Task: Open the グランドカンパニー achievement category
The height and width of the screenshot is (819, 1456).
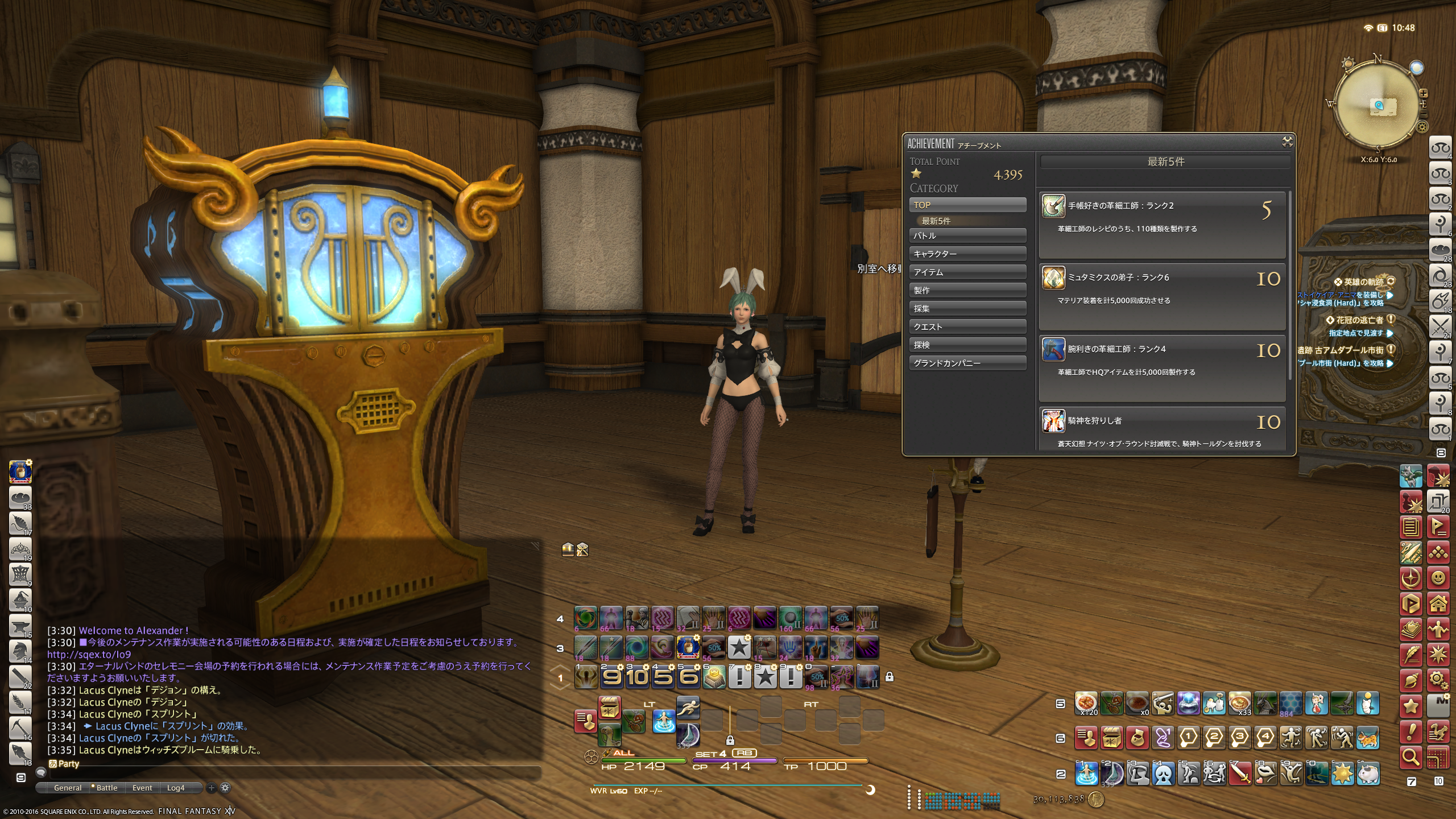Action: click(967, 363)
